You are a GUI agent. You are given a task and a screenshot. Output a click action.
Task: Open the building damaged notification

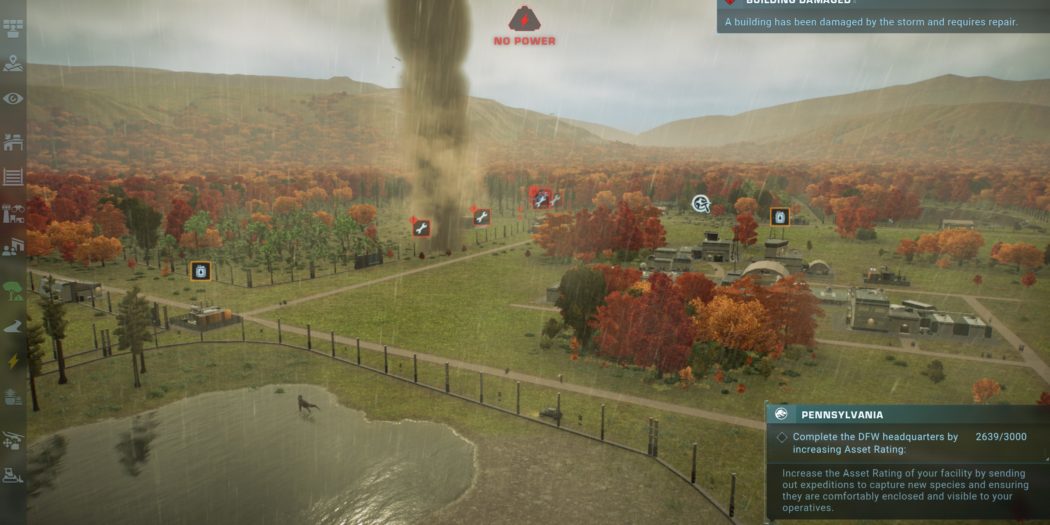[882, 16]
